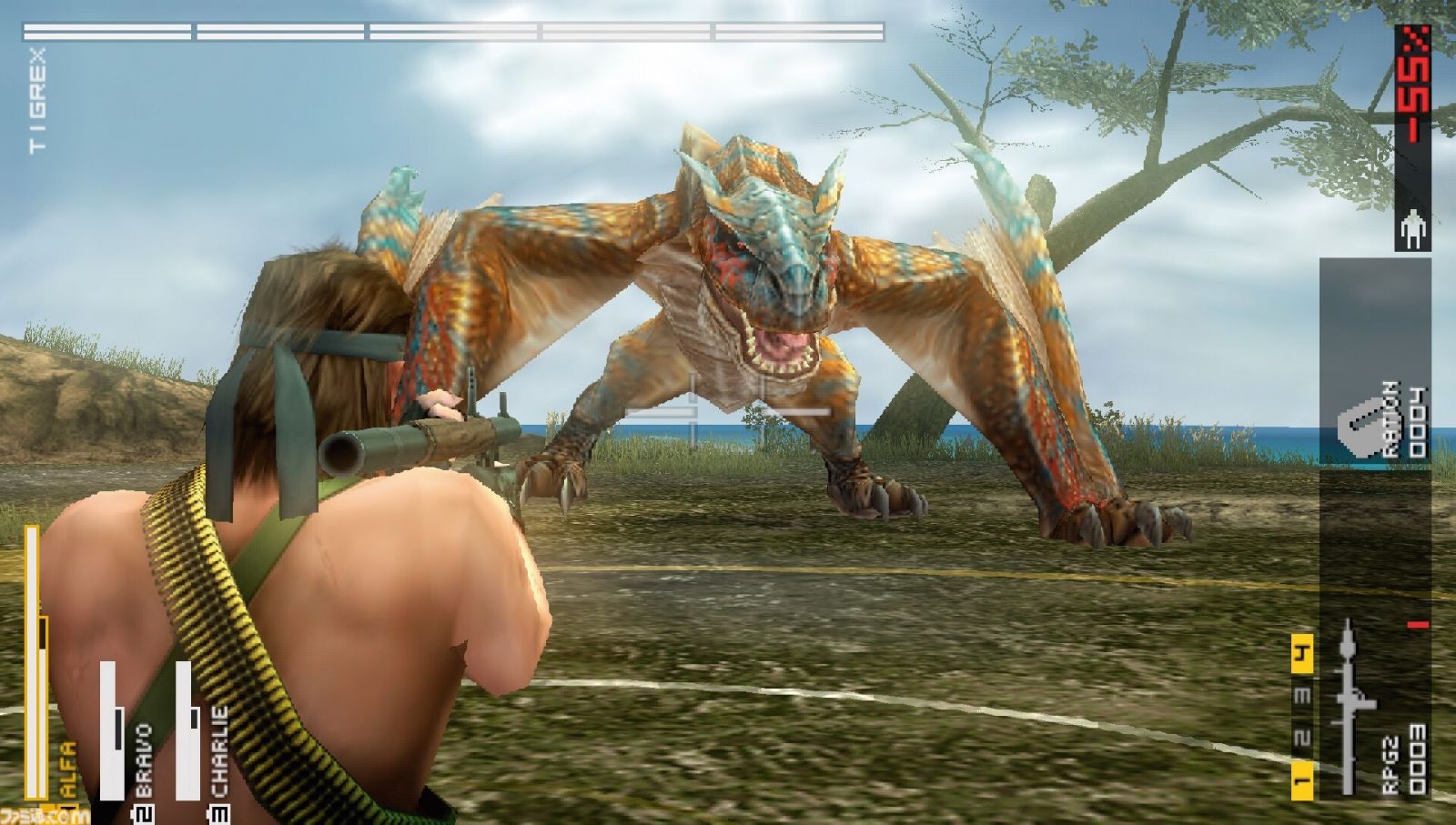
Task: Select the RPG2 weapon slot
Action: point(1375,709)
